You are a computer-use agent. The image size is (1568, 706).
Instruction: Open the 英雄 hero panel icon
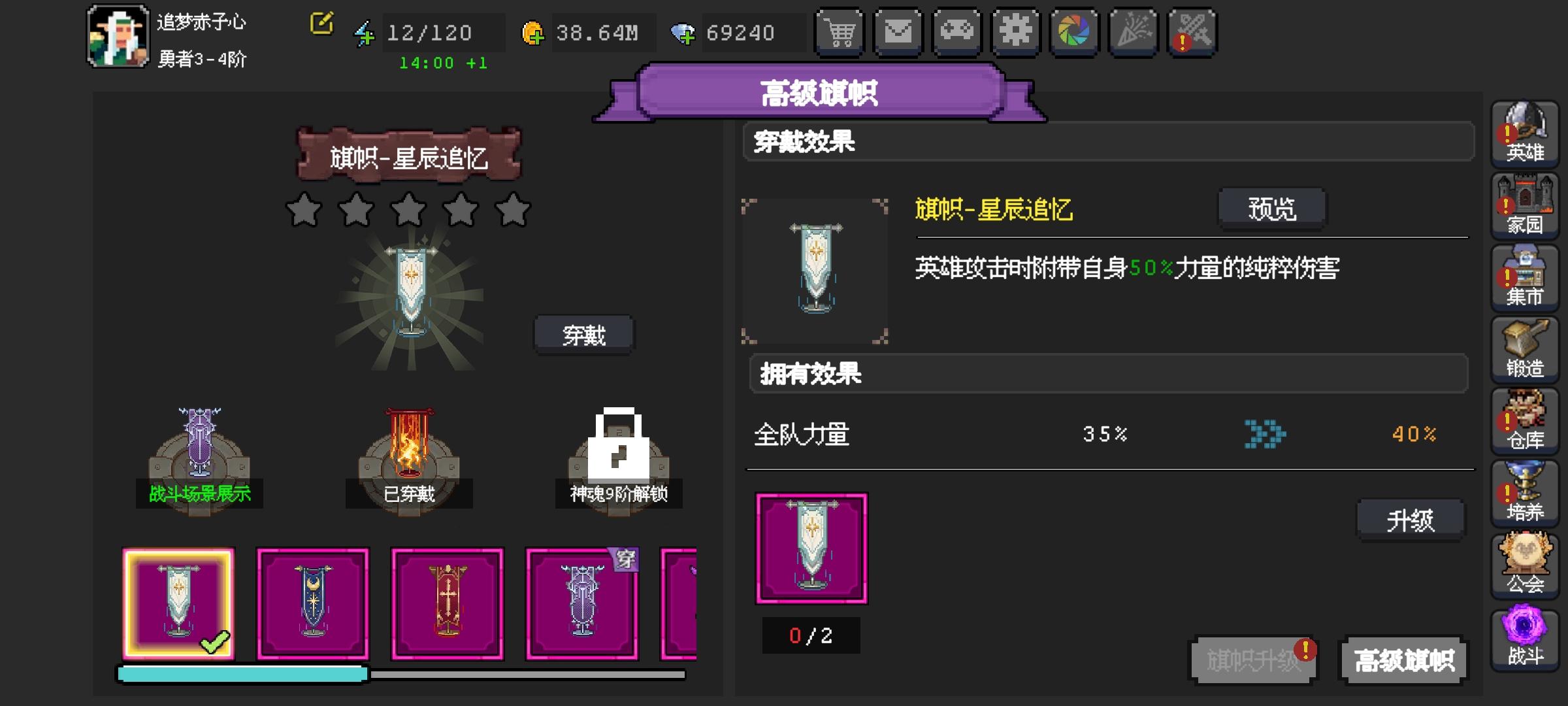pos(1526,134)
